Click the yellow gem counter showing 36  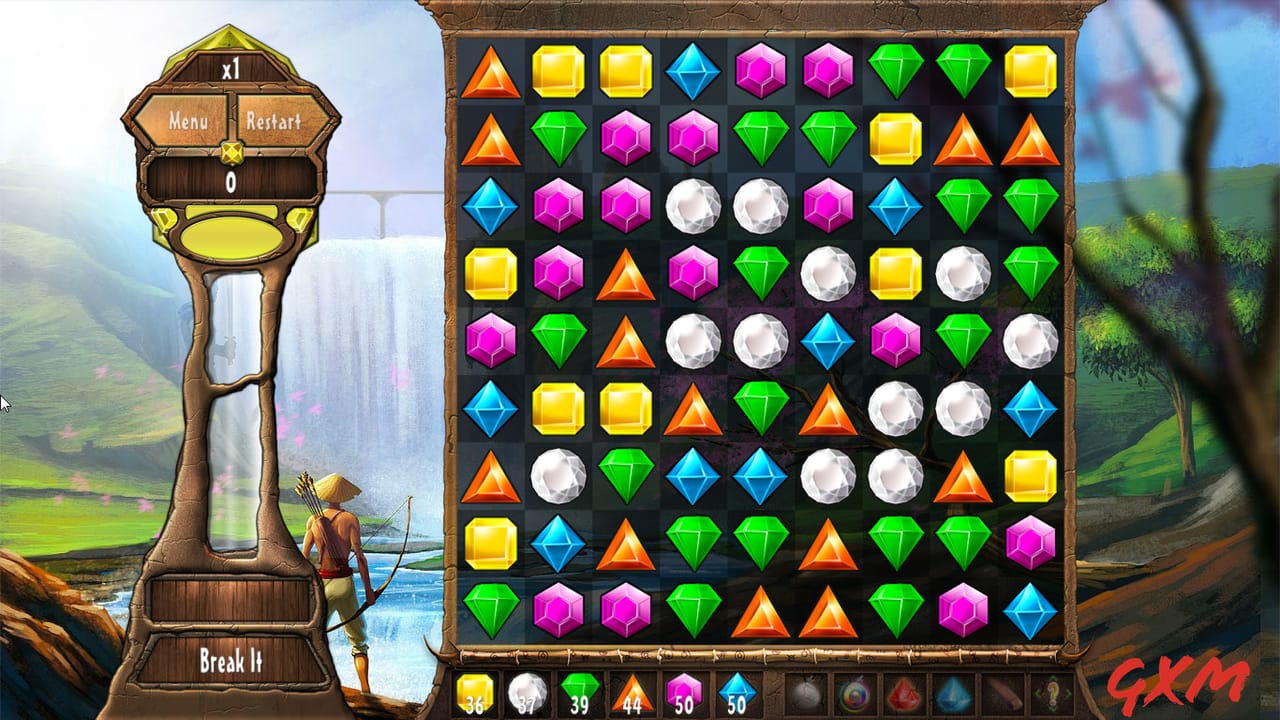click(x=477, y=693)
